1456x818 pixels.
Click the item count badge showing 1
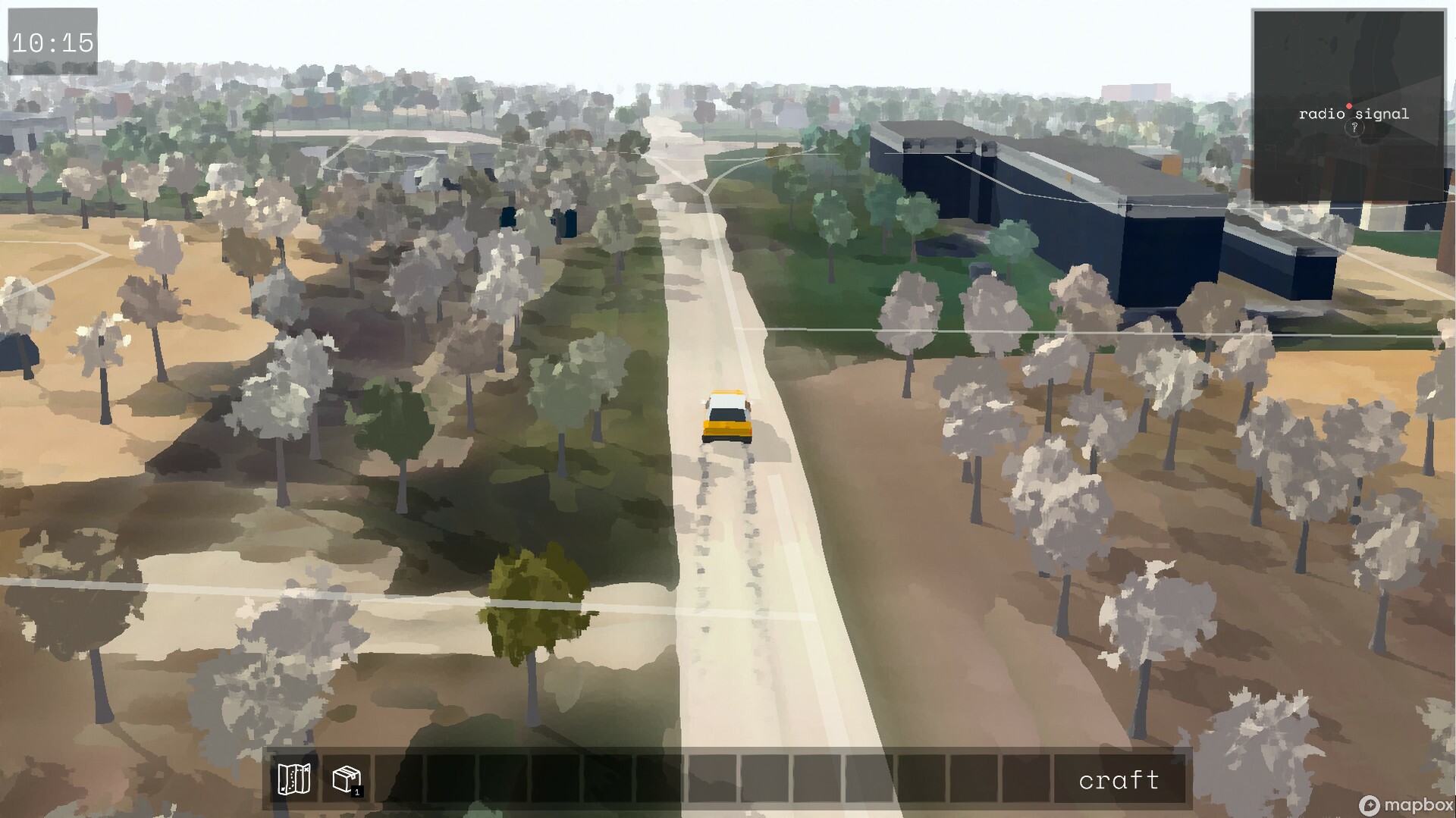coord(356,791)
